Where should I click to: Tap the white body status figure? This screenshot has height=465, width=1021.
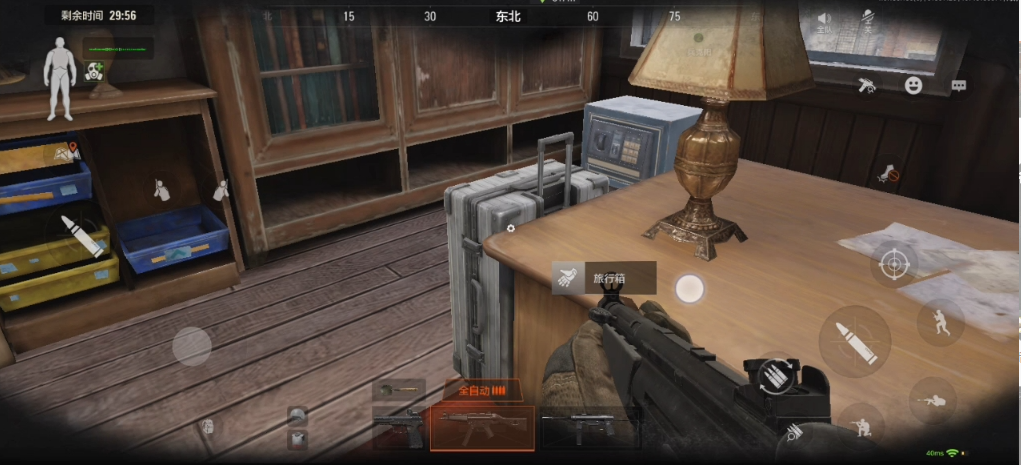click(x=59, y=66)
